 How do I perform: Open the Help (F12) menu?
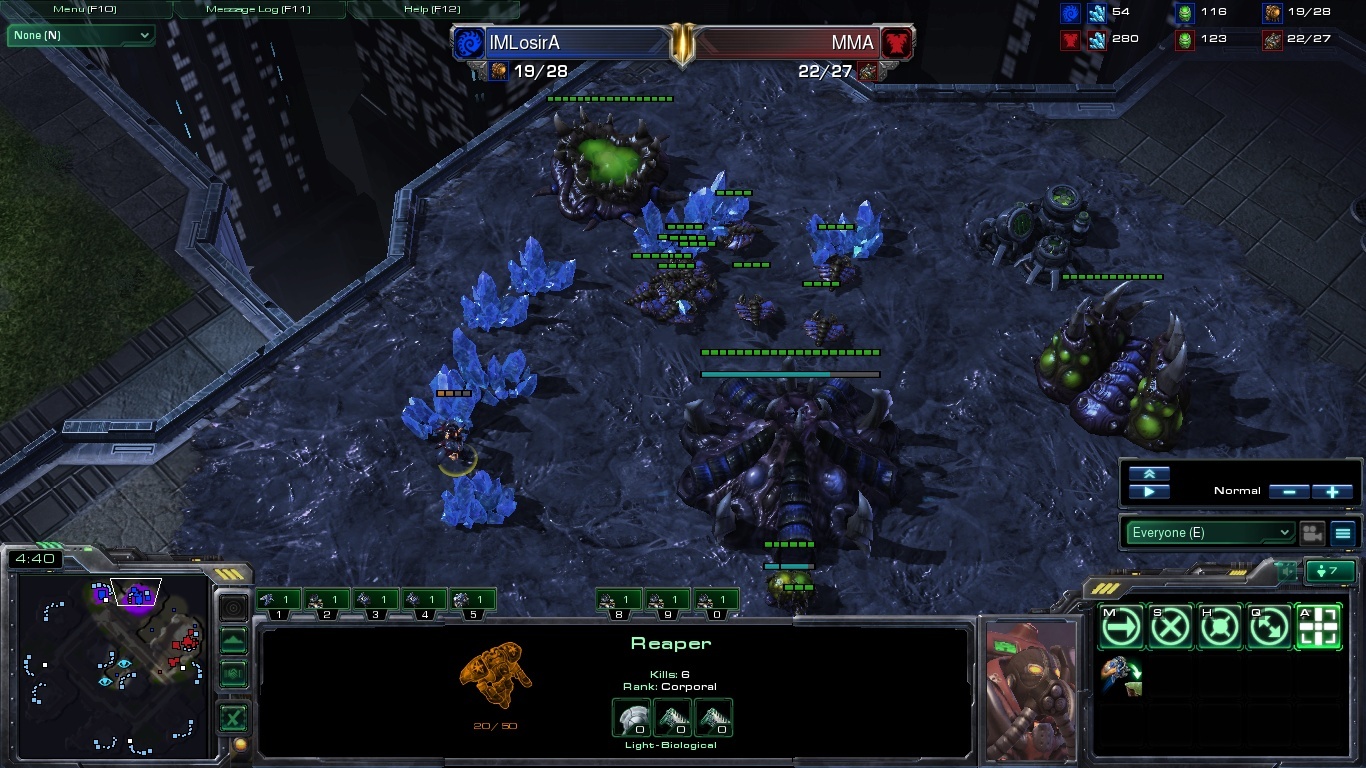[431, 9]
